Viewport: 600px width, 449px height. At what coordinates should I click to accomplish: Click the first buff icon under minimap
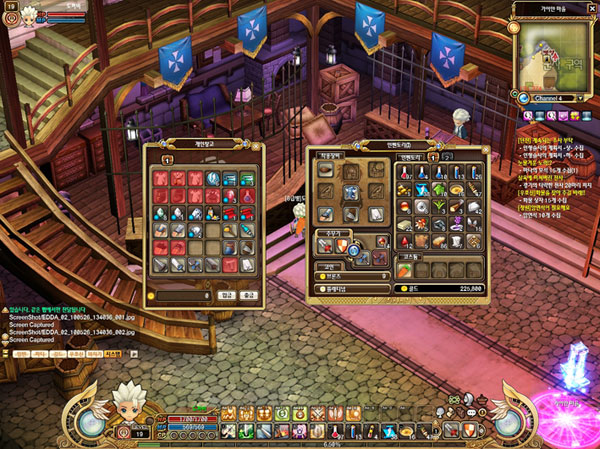tap(523, 116)
